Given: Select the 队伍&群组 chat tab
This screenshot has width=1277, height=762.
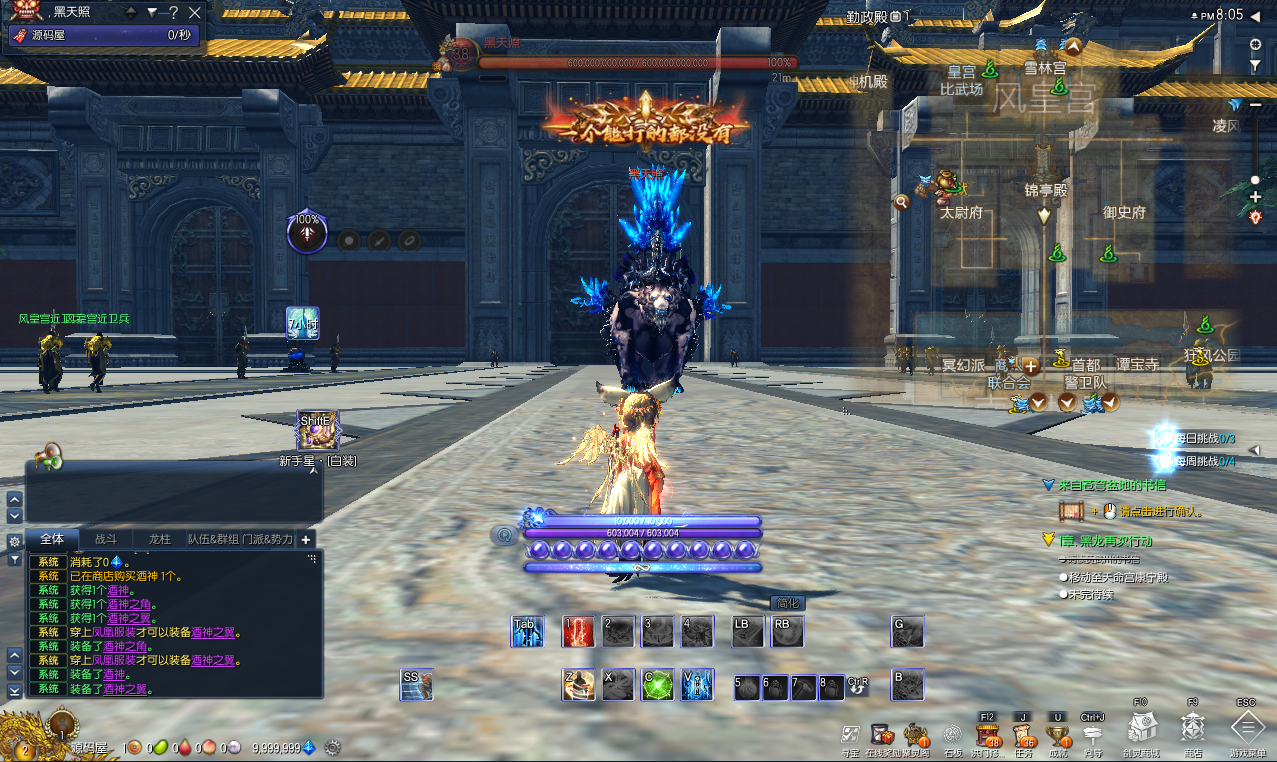Looking at the screenshot, I should tap(213, 539).
